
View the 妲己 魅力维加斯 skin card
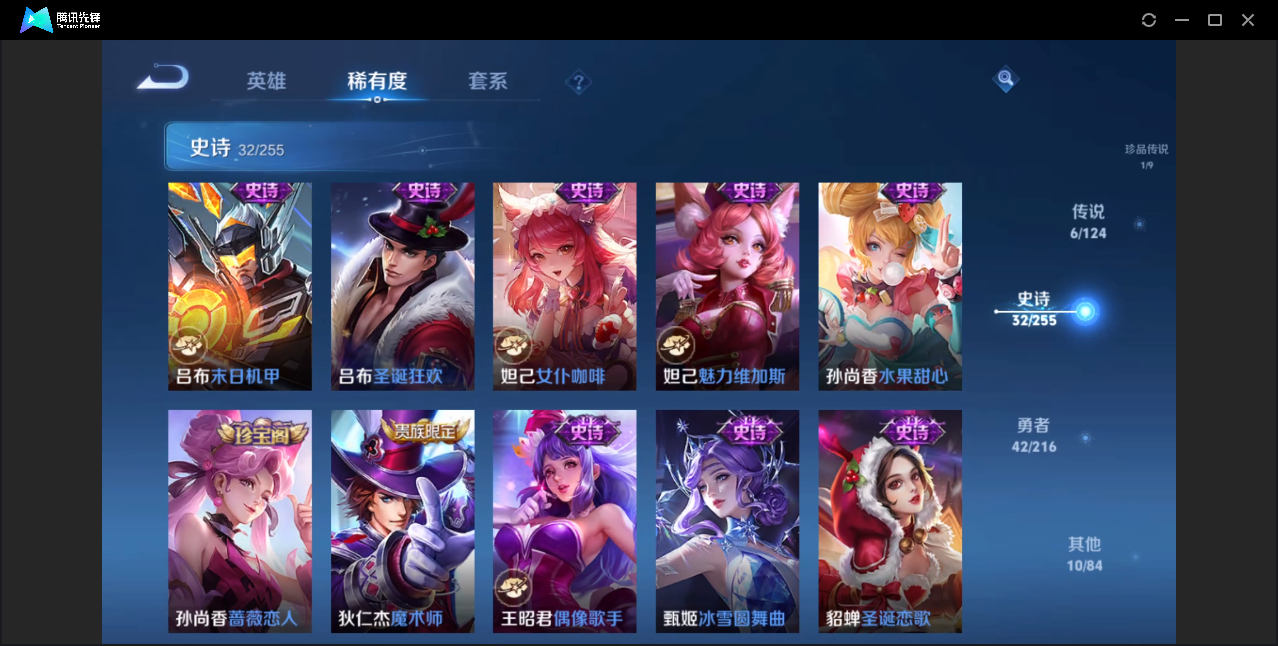(x=727, y=286)
